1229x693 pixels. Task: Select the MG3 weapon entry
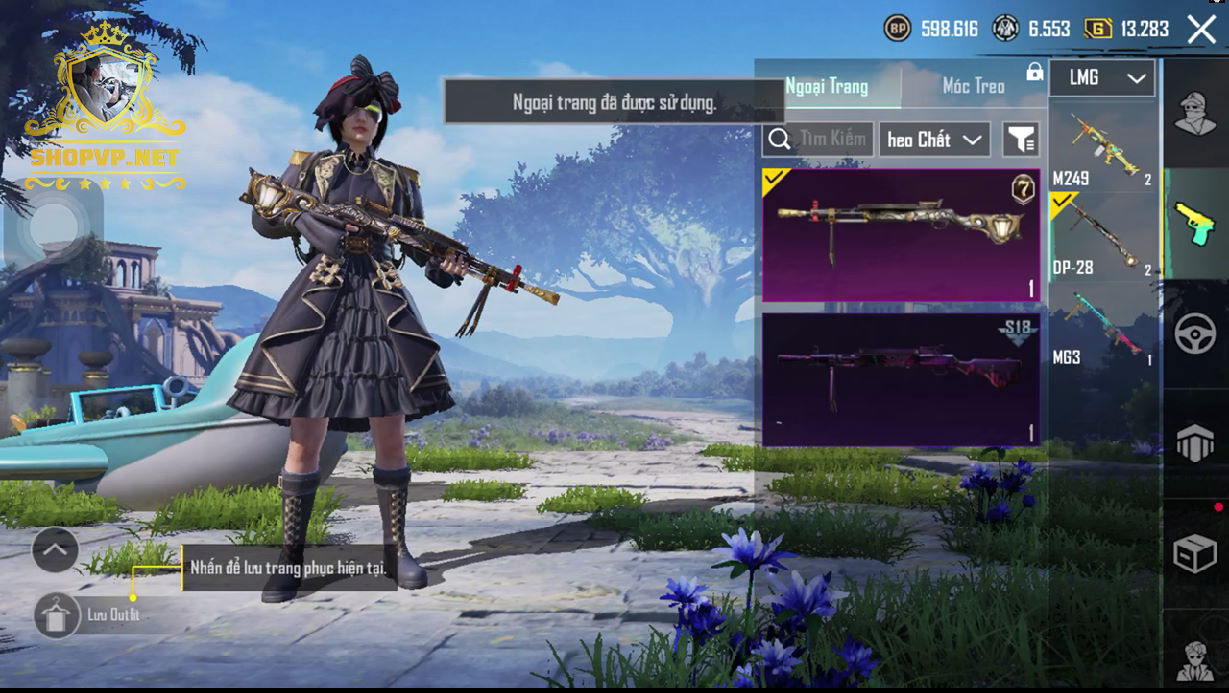click(1102, 327)
